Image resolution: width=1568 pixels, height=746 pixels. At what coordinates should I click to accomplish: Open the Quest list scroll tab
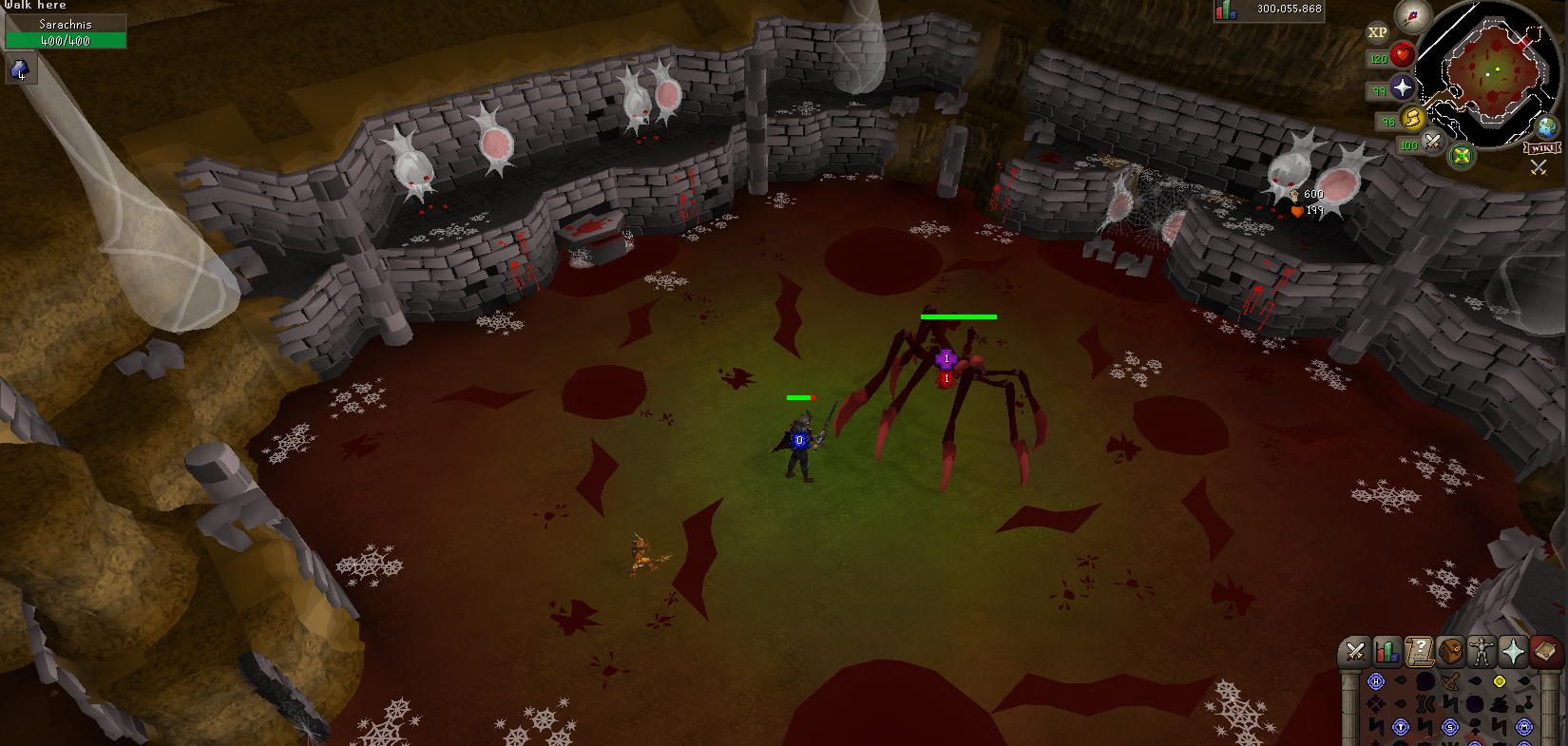[1419, 651]
